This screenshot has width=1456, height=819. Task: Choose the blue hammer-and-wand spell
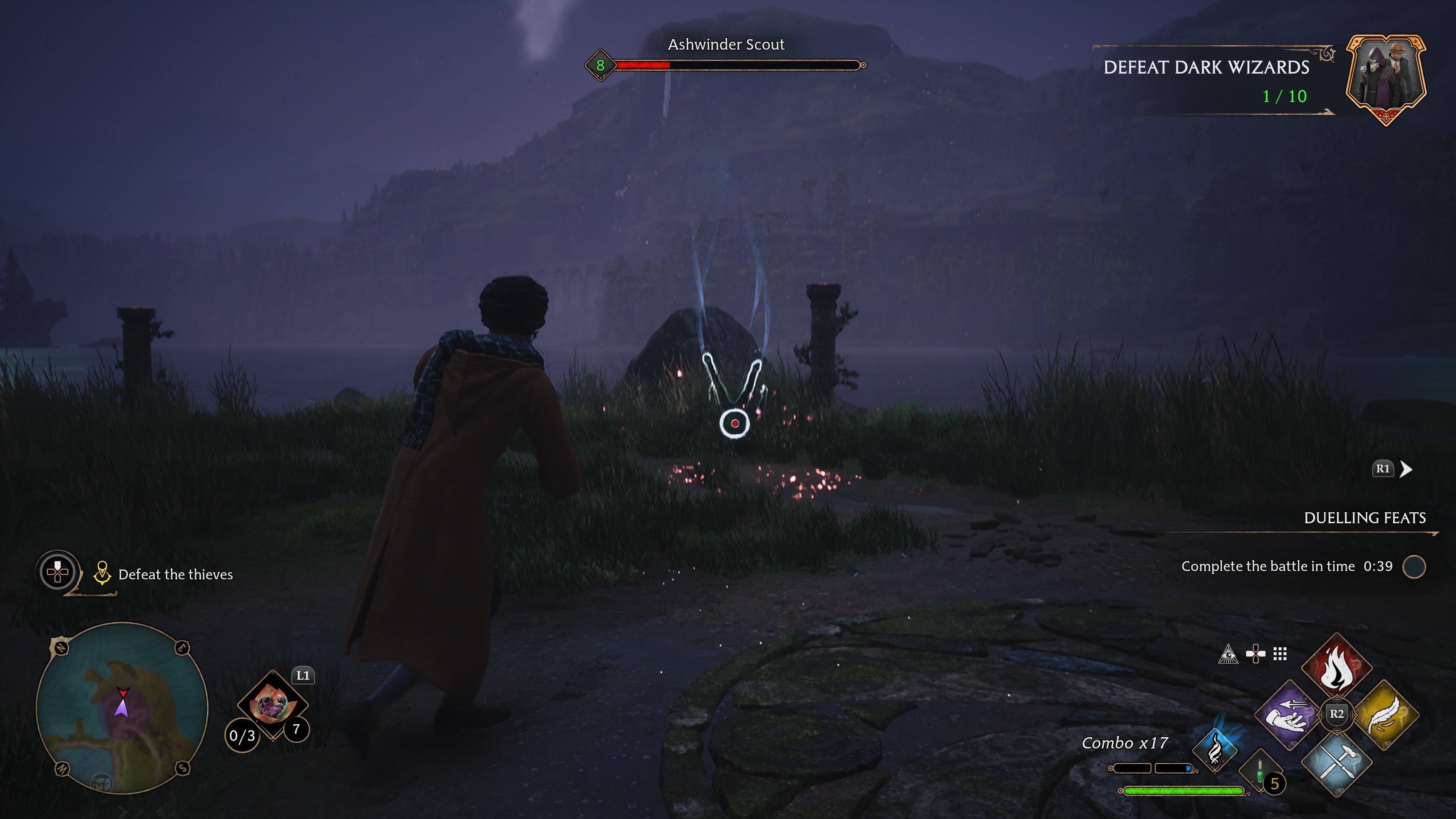tap(1336, 761)
